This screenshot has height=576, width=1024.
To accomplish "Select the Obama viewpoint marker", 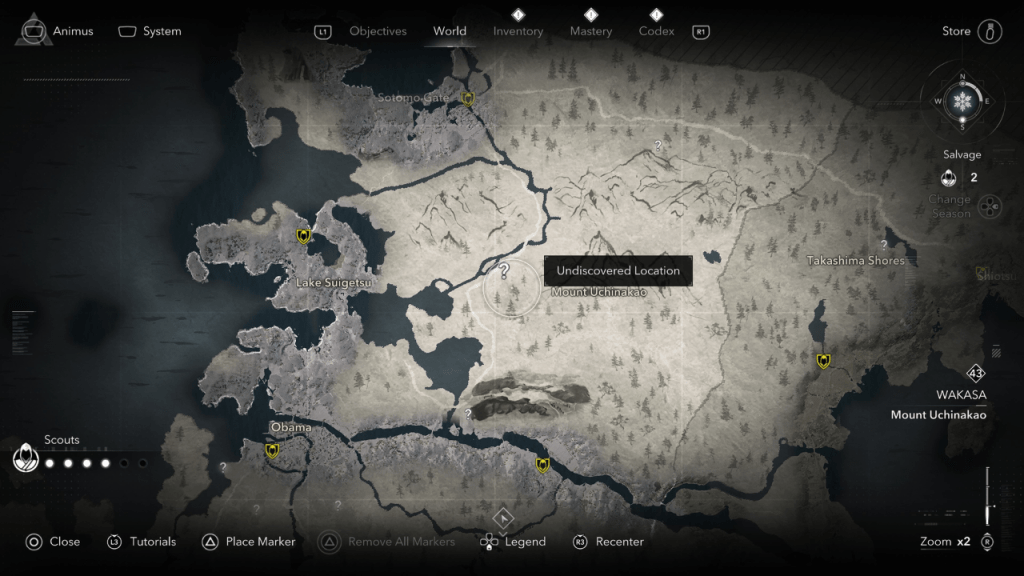I will coord(271,451).
